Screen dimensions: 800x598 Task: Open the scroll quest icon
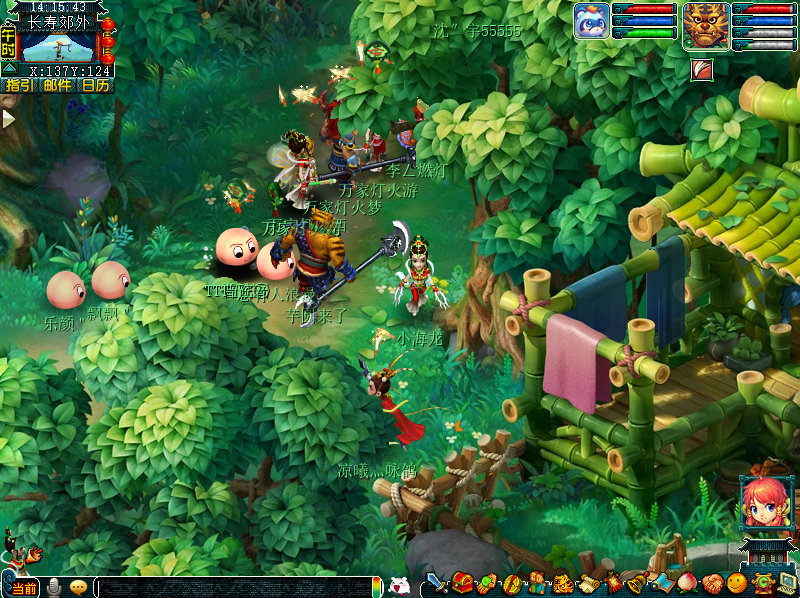[587, 584]
